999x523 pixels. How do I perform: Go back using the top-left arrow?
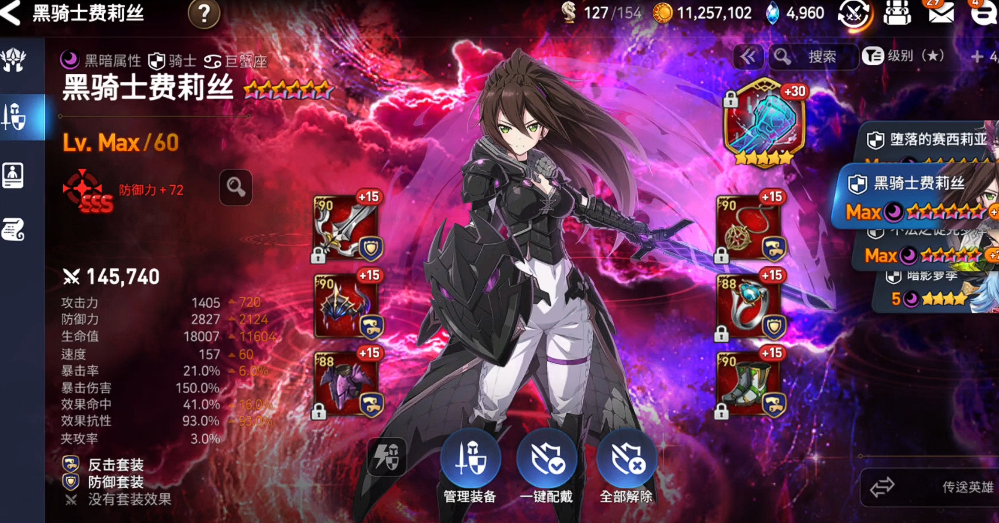pos(12,14)
